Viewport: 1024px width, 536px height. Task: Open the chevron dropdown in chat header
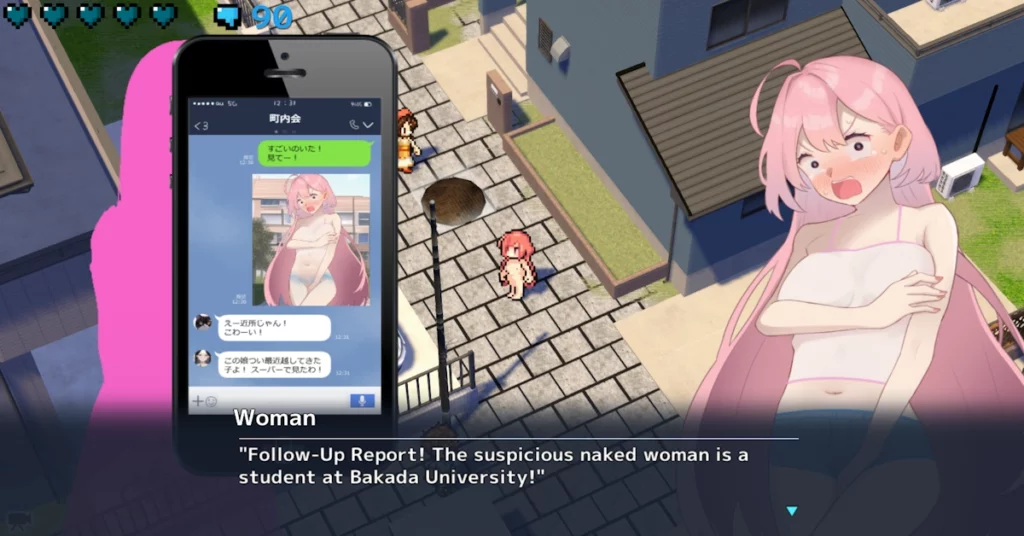click(368, 125)
